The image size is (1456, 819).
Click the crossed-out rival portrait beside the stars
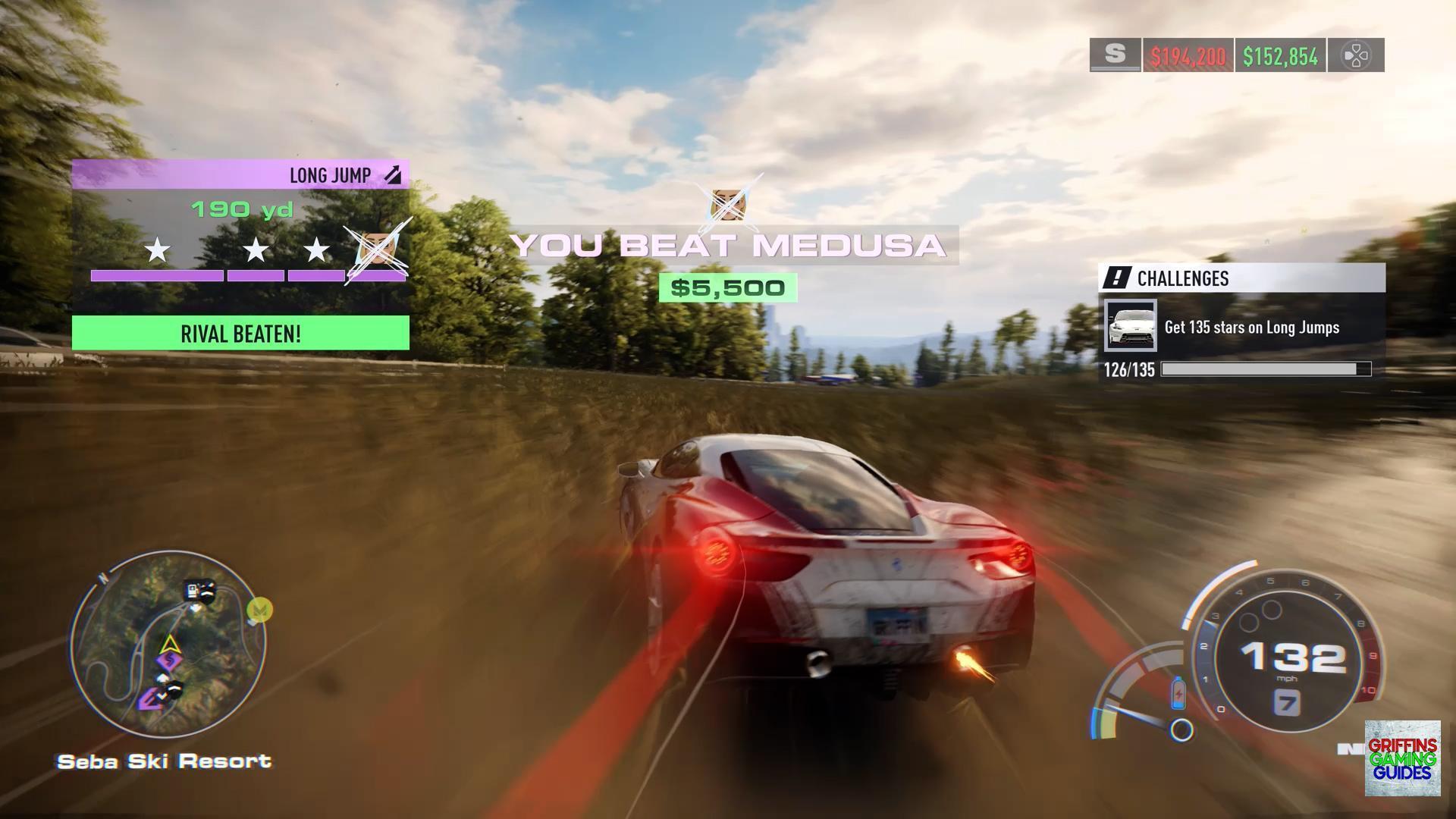[376, 248]
